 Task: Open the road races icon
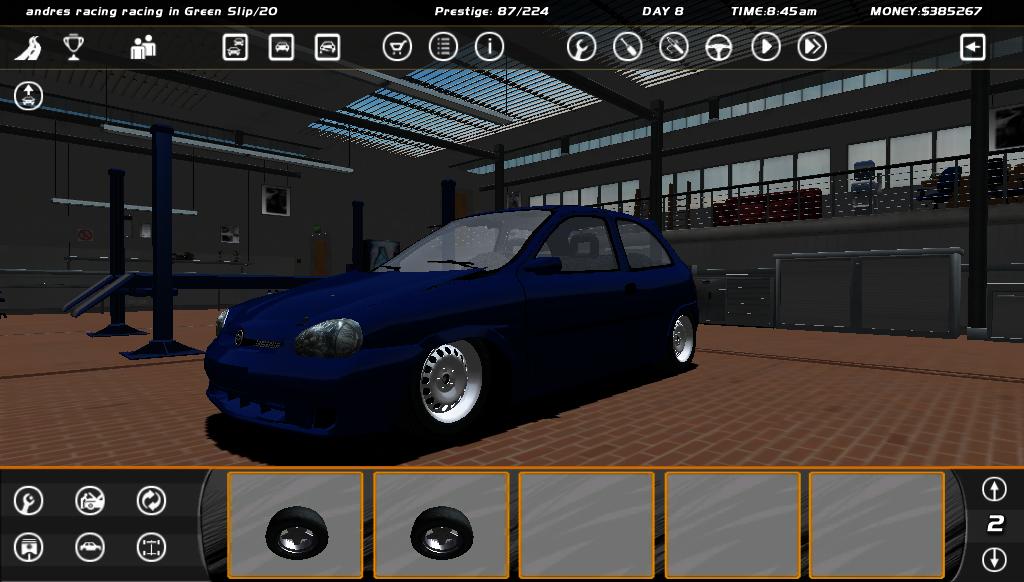29,47
